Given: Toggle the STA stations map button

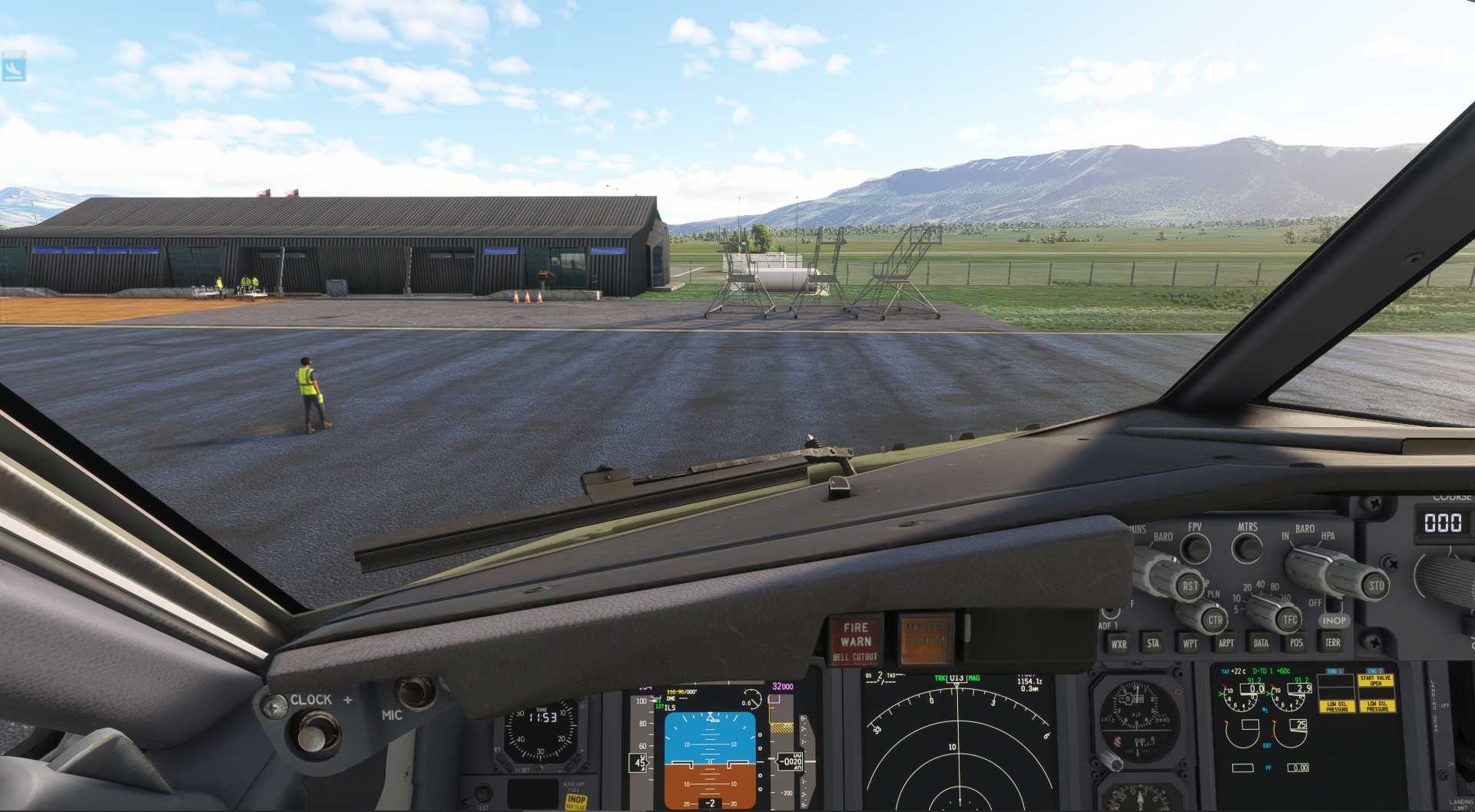Looking at the screenshot, I should coord(1153,644).
